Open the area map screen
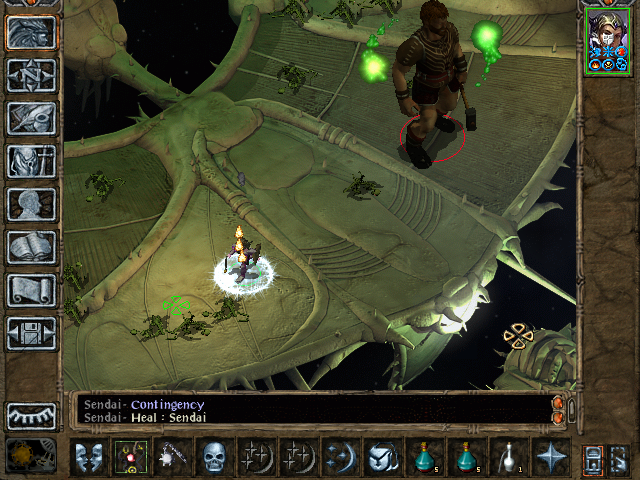Screen dimensions: 640x480 pyautogui.click(x=32, y=75)
